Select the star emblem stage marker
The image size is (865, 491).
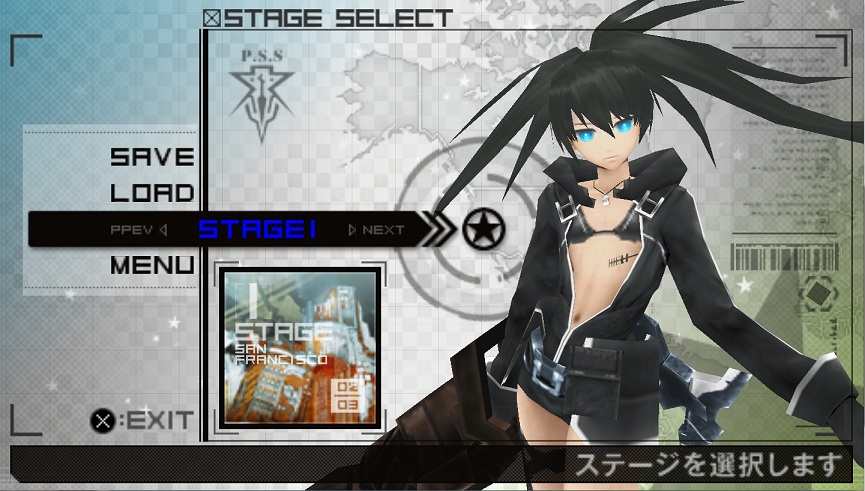[x=484, y=230]
